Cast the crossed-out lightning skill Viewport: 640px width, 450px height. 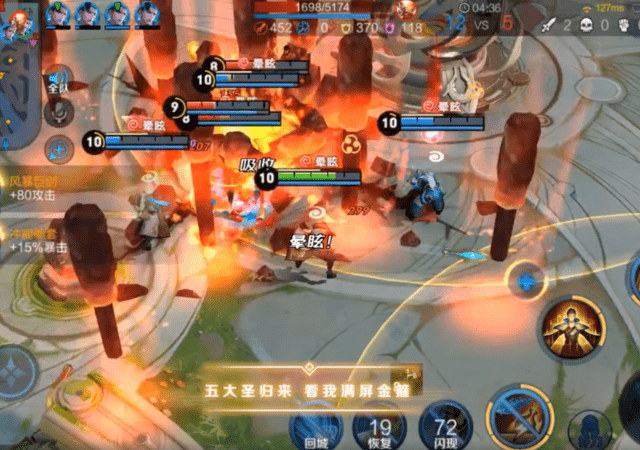coord(517,418)
